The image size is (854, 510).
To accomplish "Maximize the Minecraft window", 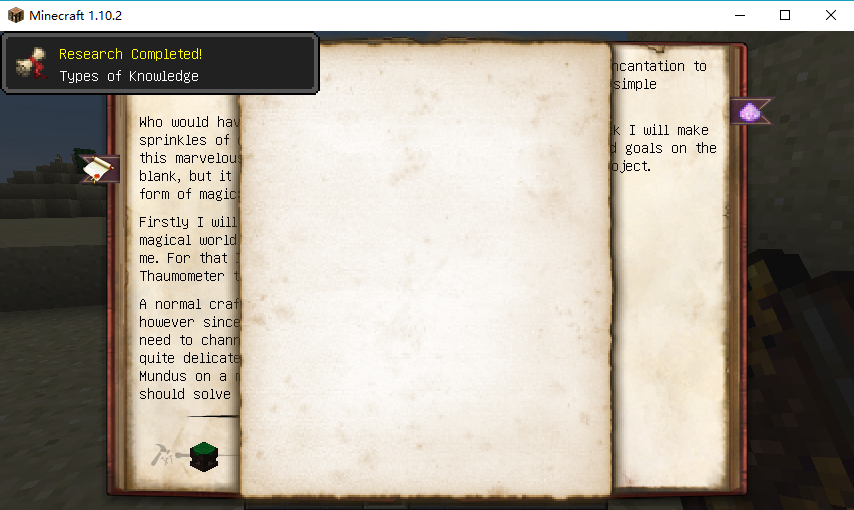I will 785,15.
